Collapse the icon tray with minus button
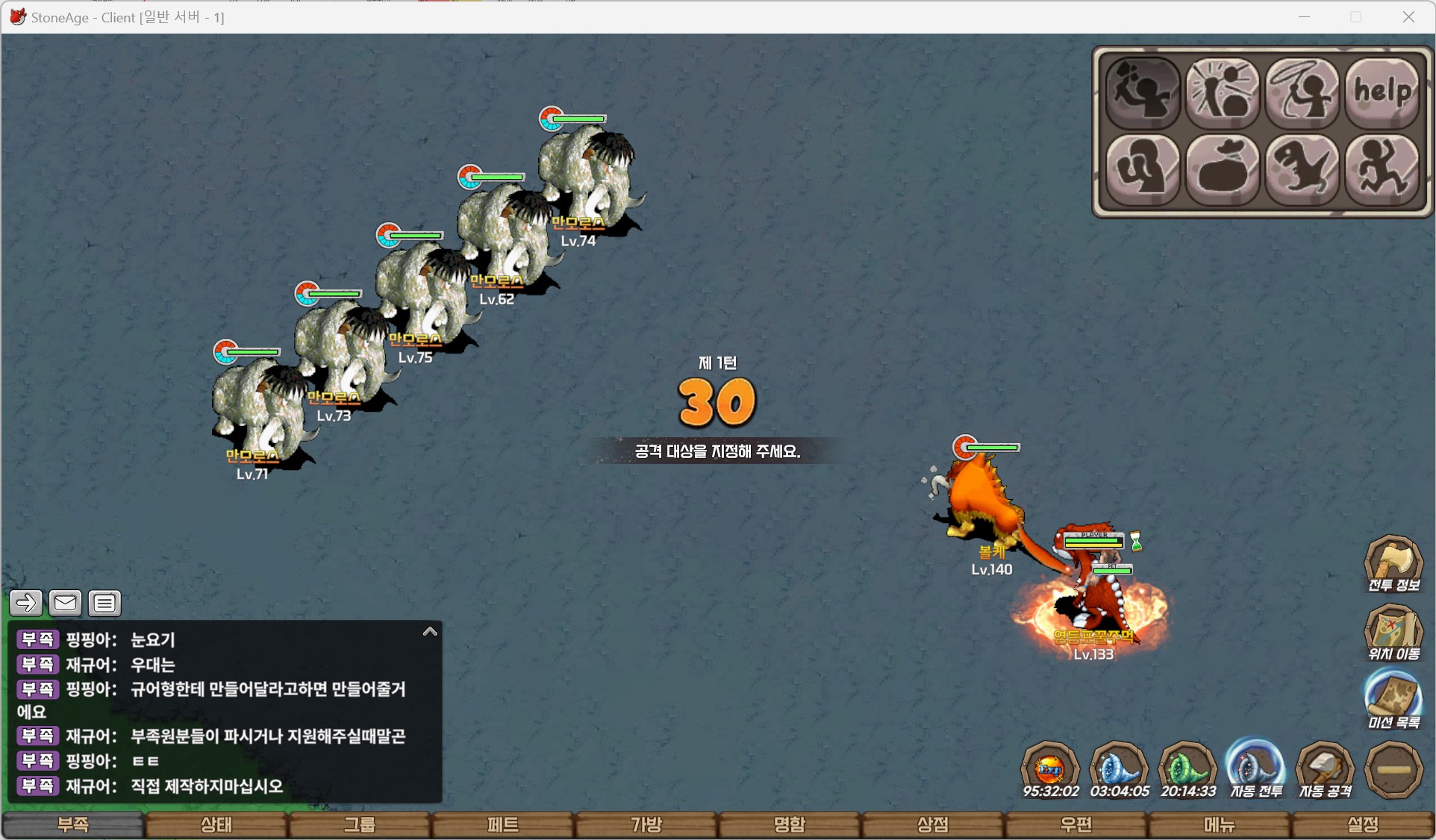This screenshot has width=1436, height=840. (1393, 770)
